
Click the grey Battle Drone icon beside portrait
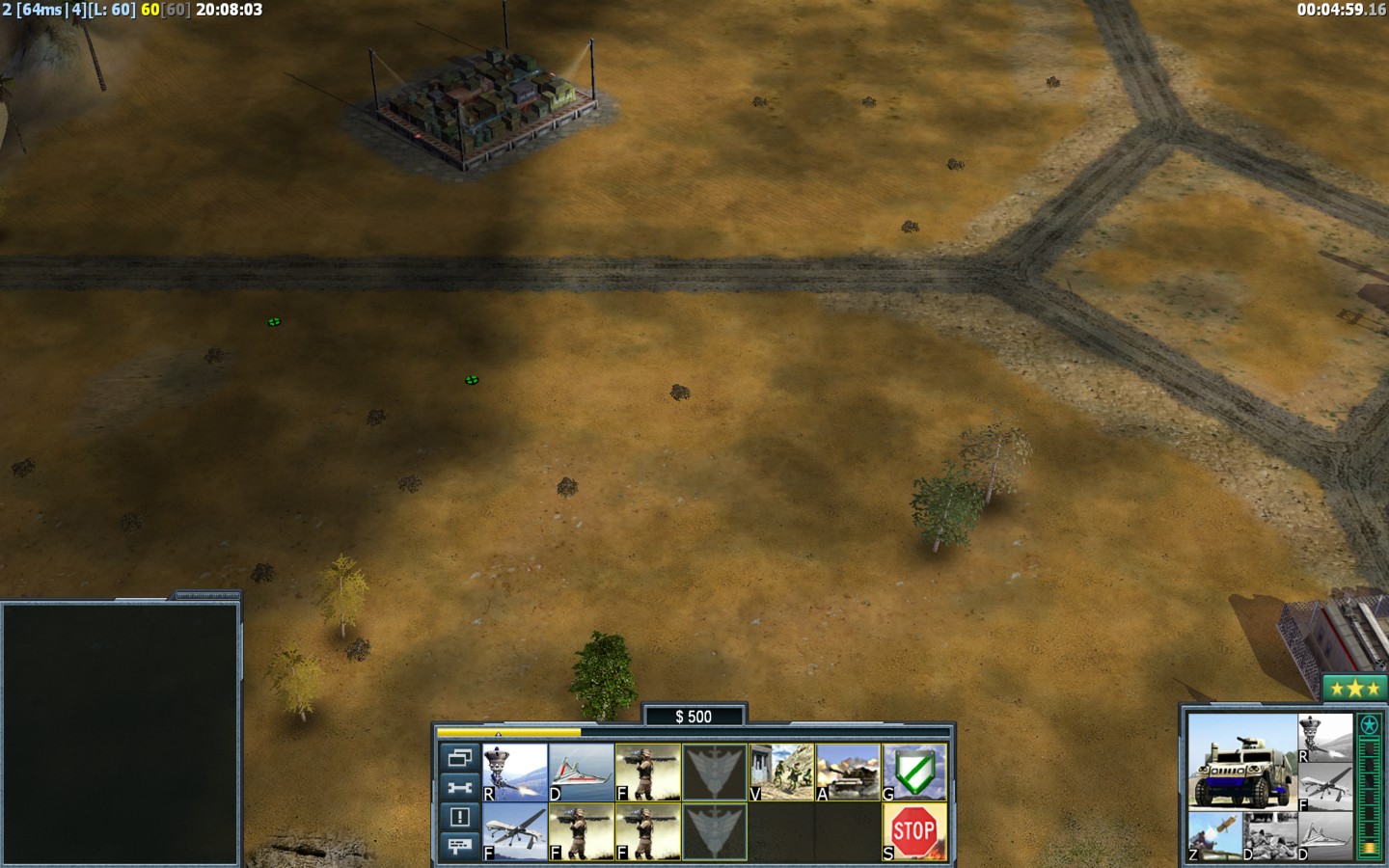(1324, 738)
